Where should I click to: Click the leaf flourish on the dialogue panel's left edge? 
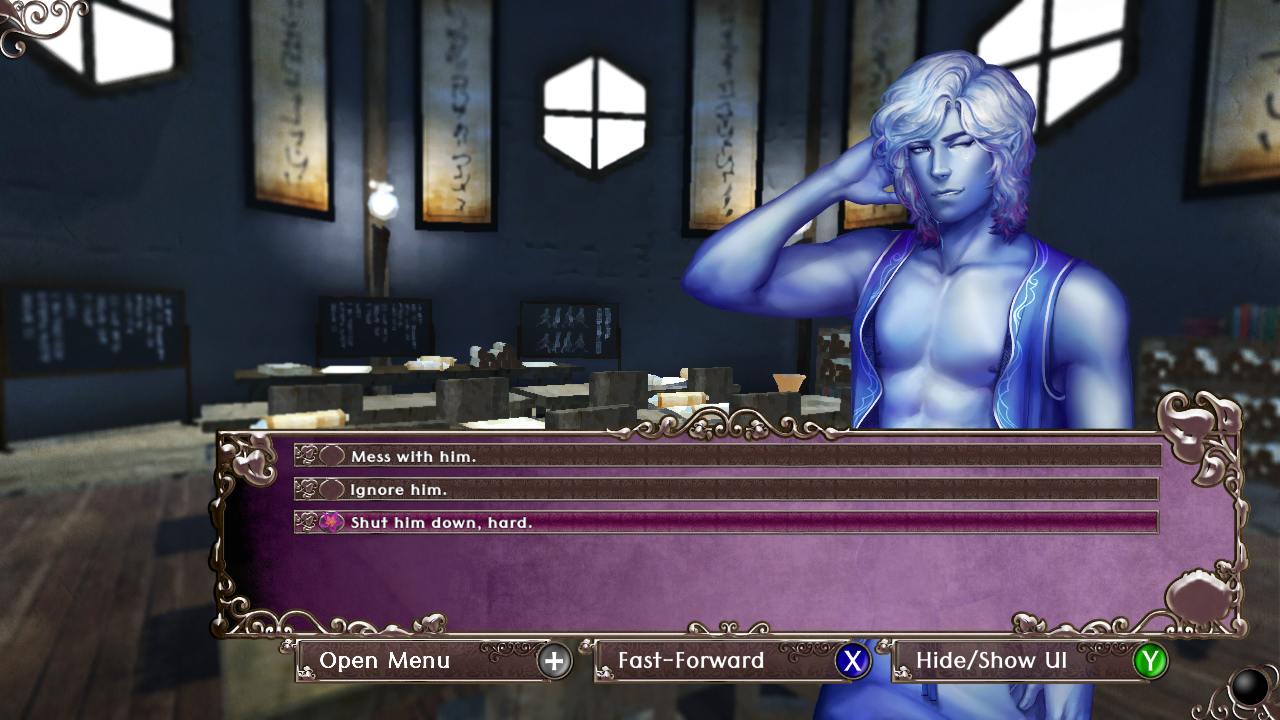[x=247, y=461]
